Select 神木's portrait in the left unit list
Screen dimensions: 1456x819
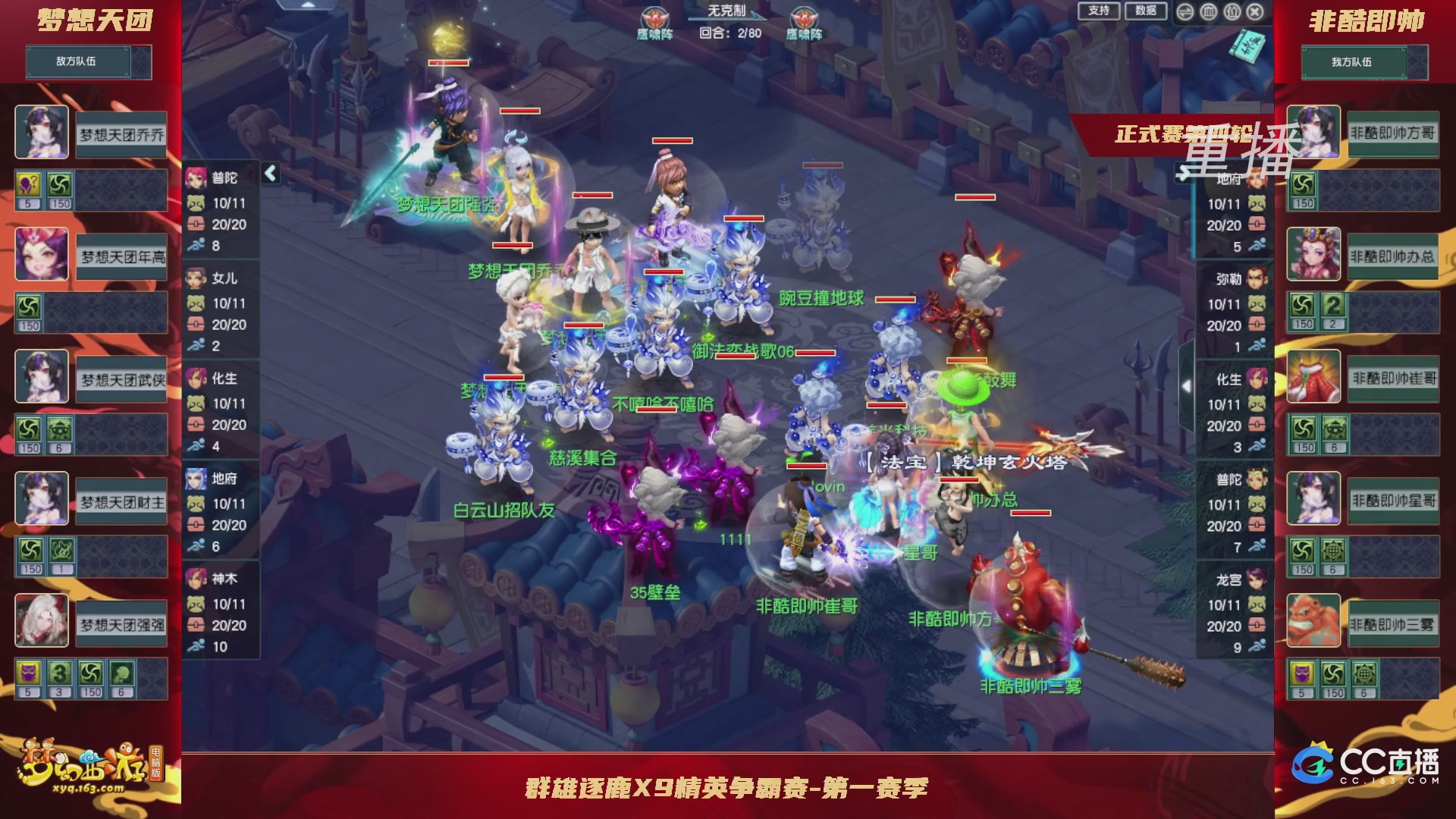196,579
